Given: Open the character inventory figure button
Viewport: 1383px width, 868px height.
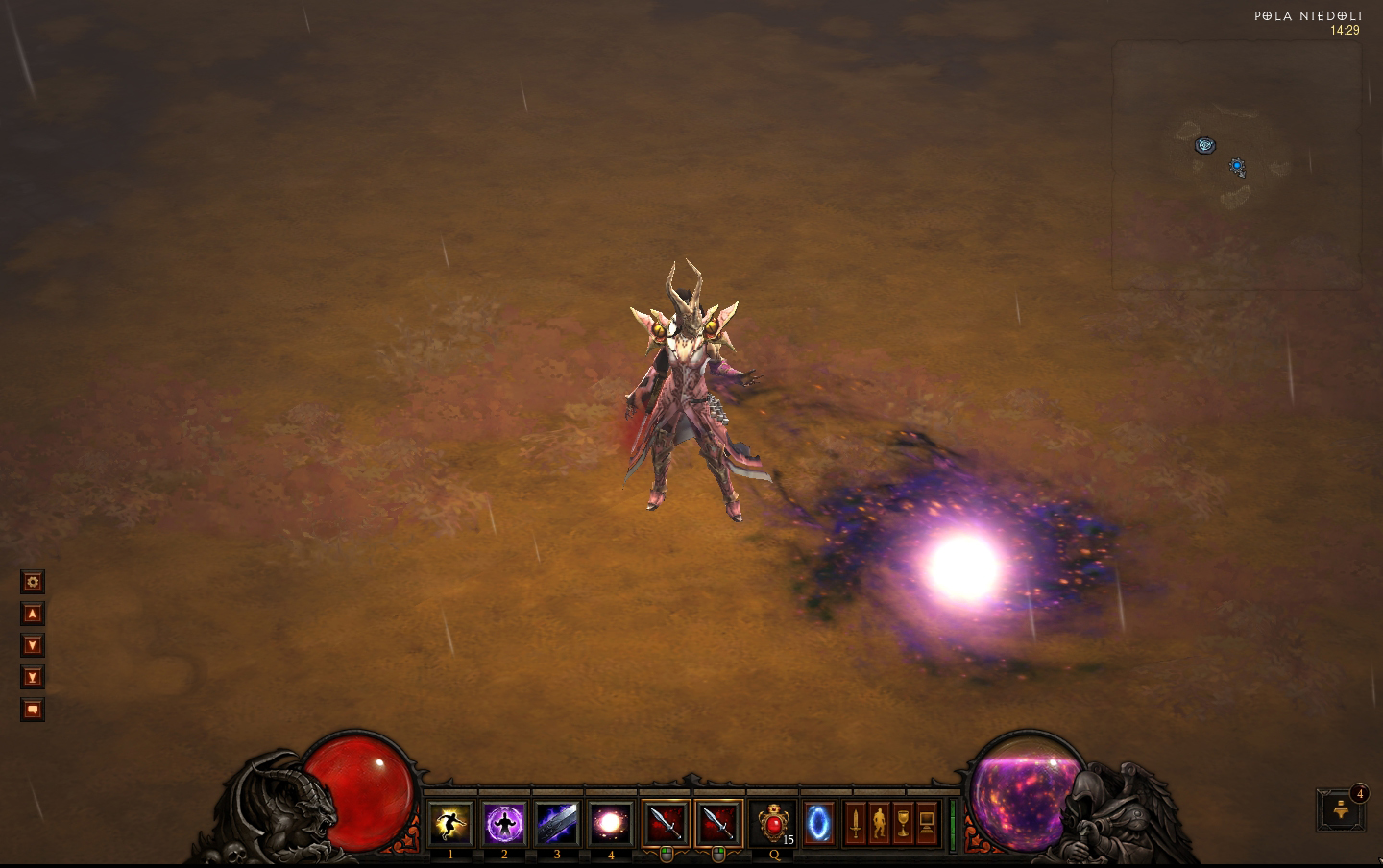Looking at the screenshot, I should pyautogui.click(x=879, y=823).
